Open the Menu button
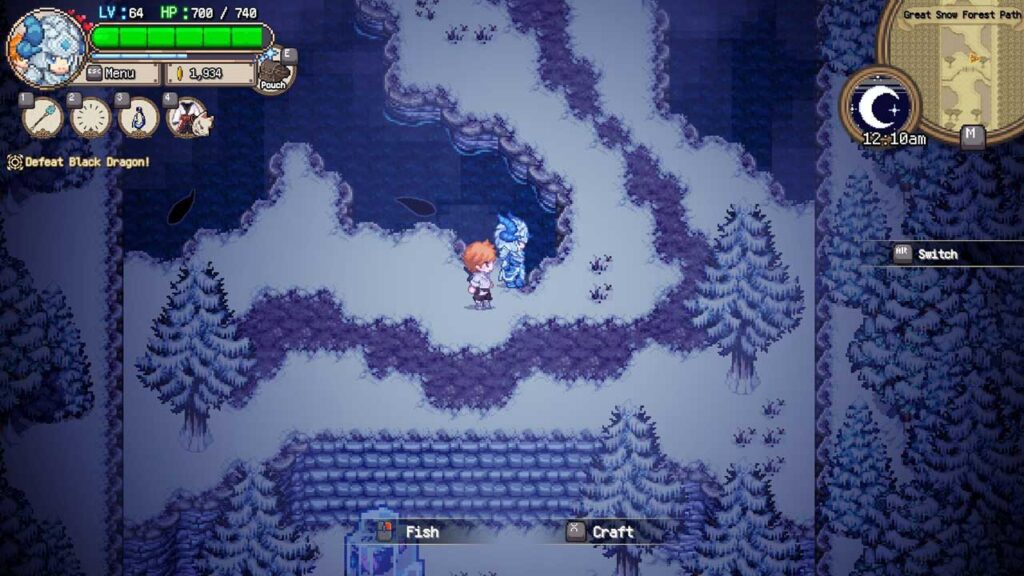Screen dimensions: 1024x576 (121, 73)
